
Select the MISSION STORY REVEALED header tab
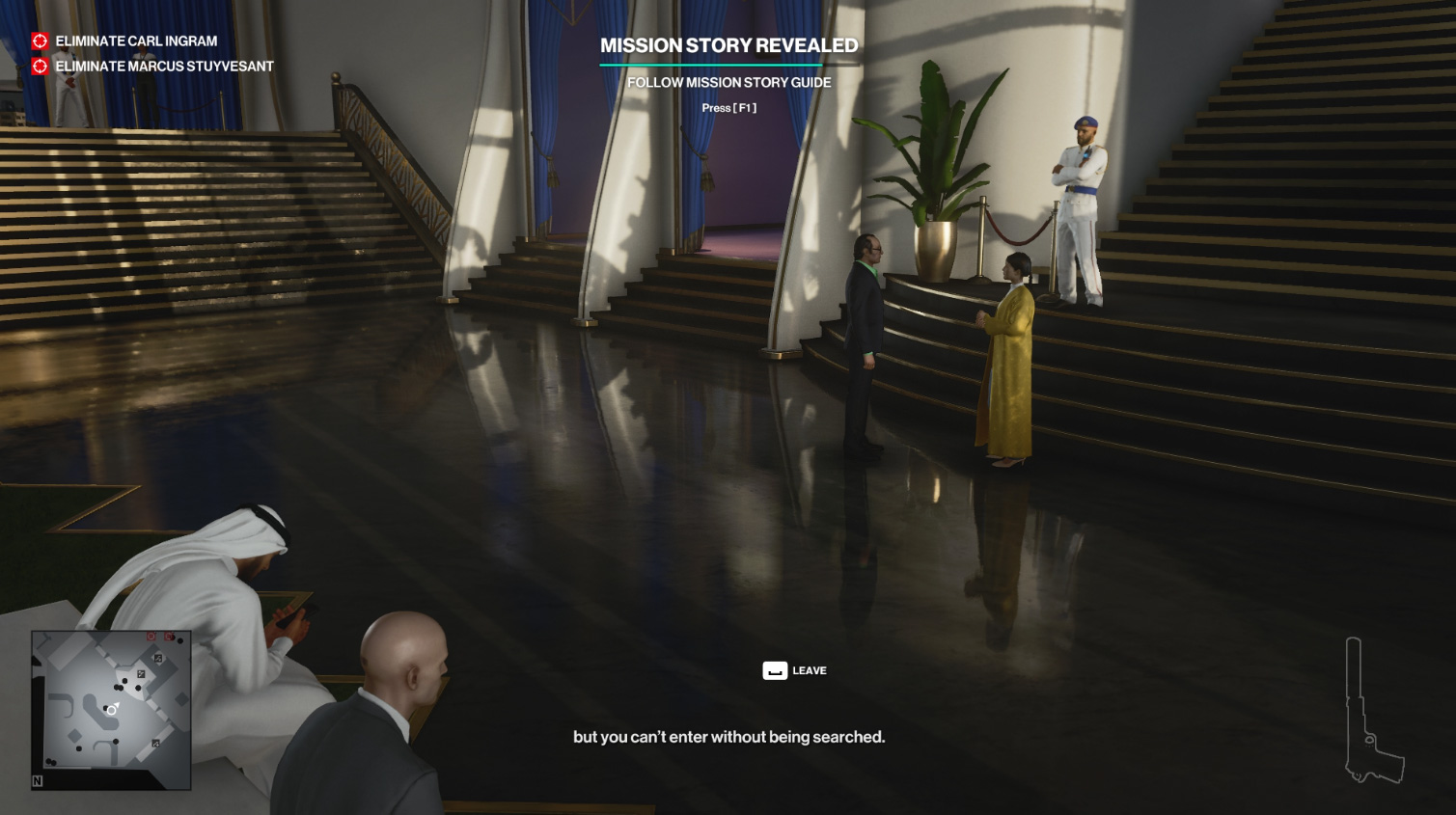point(729,44)
